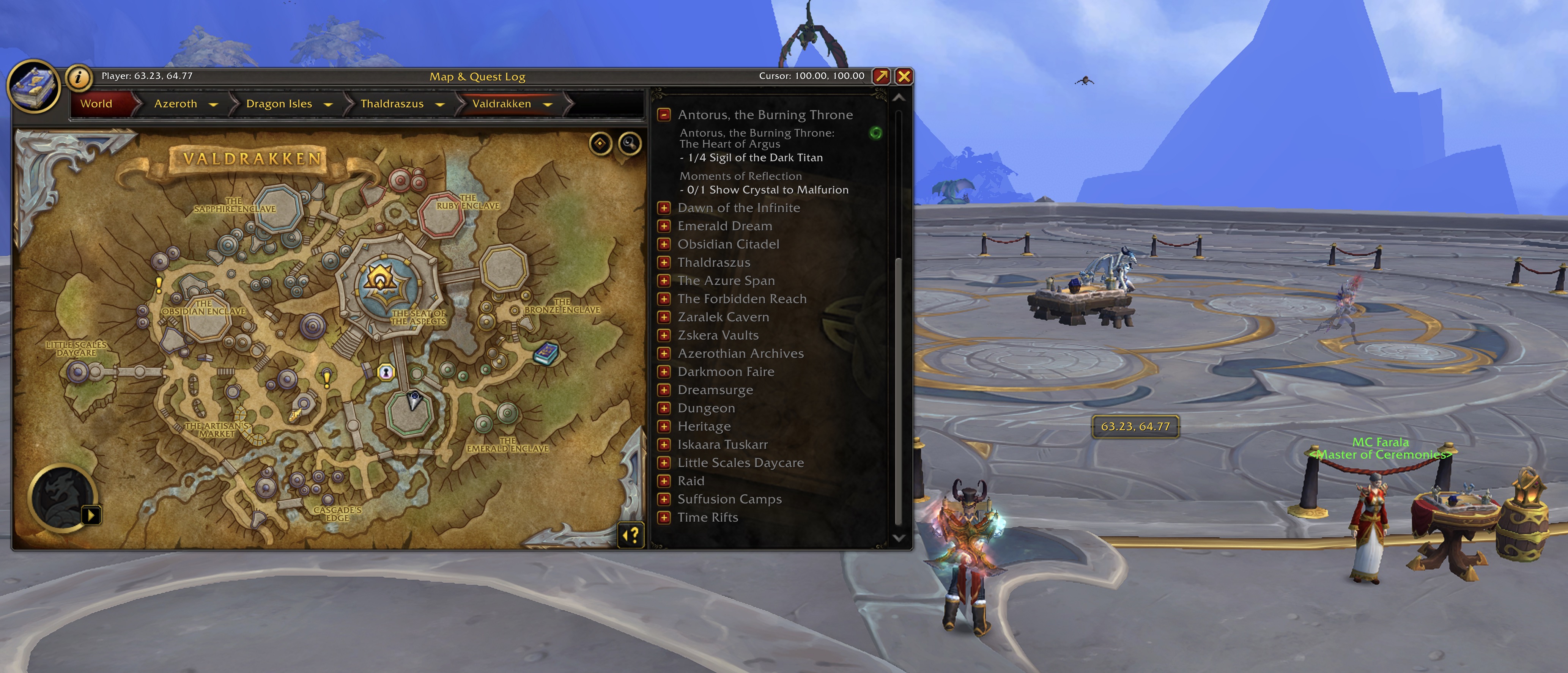Expand the Dawn of the Infinite category
The image size is (1568, 673).
tap(664, 208)
